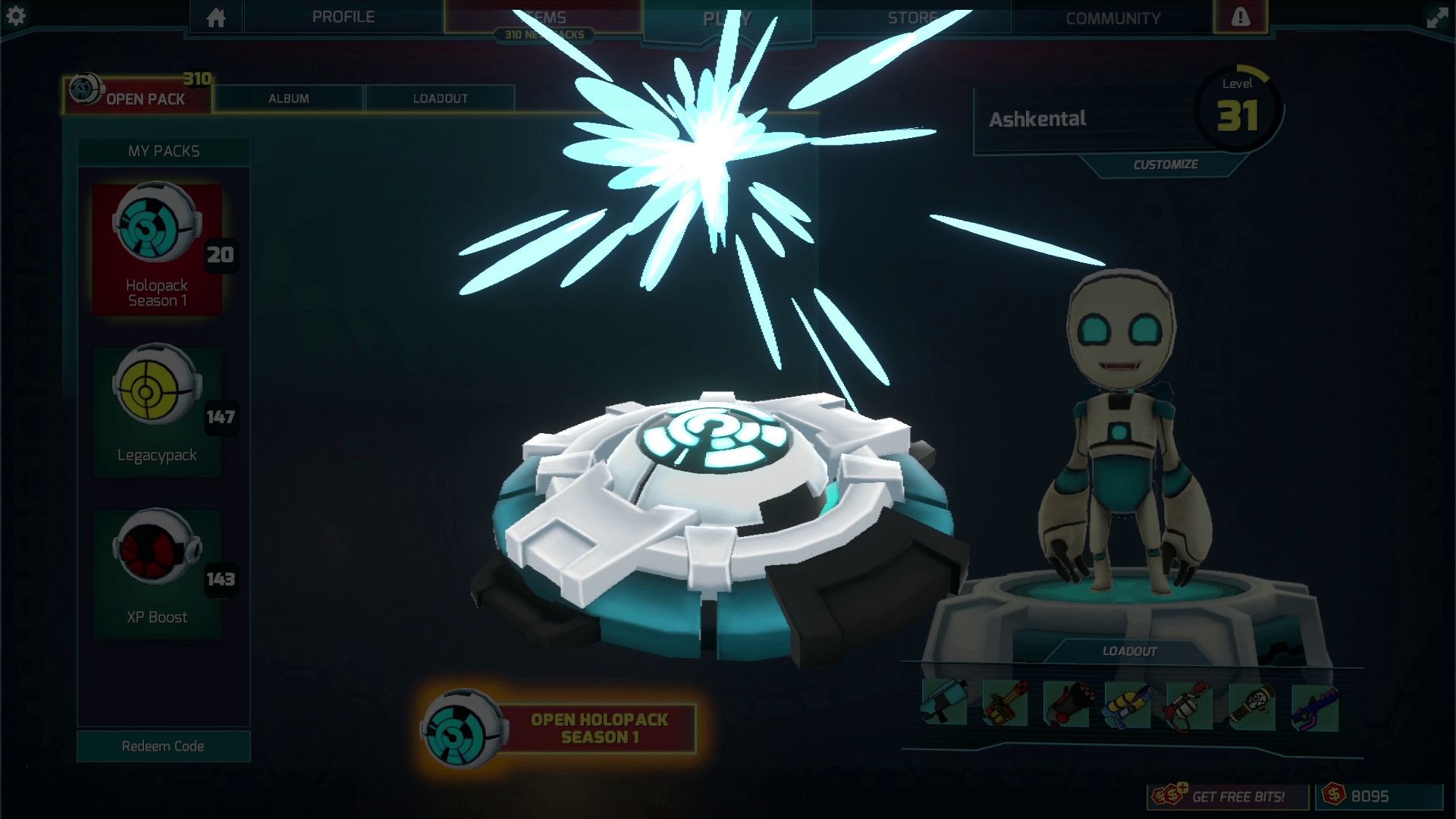This screenshot has width=1456, height=819.
Task: Open the home icon in the top bar
Action: point(218,17)
